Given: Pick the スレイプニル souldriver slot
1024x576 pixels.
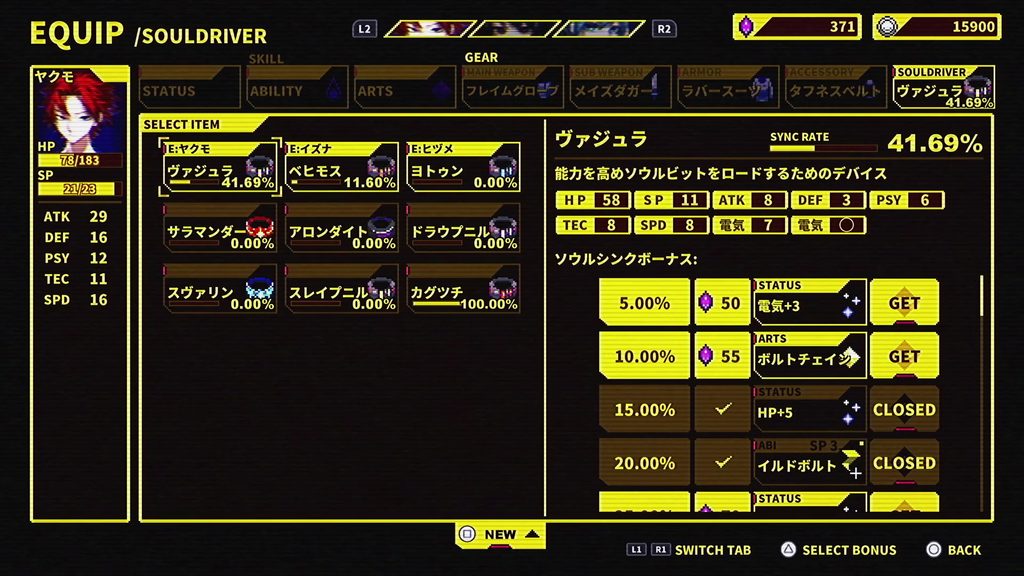Looking at the screenshot, I should pos(341,290).
